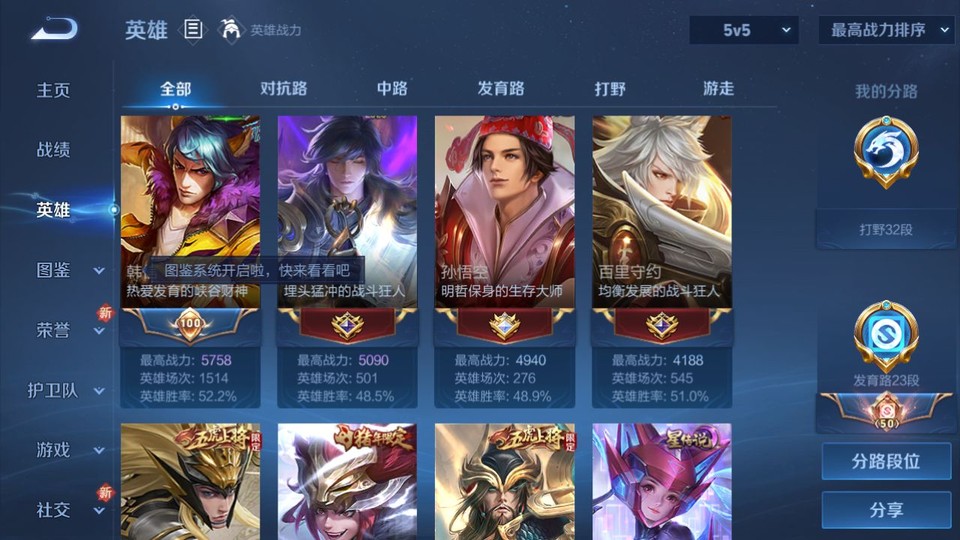Switch to the 中路 mid lane tab
The width and height of the screenshot is (960, 540).
click(392, 89)
